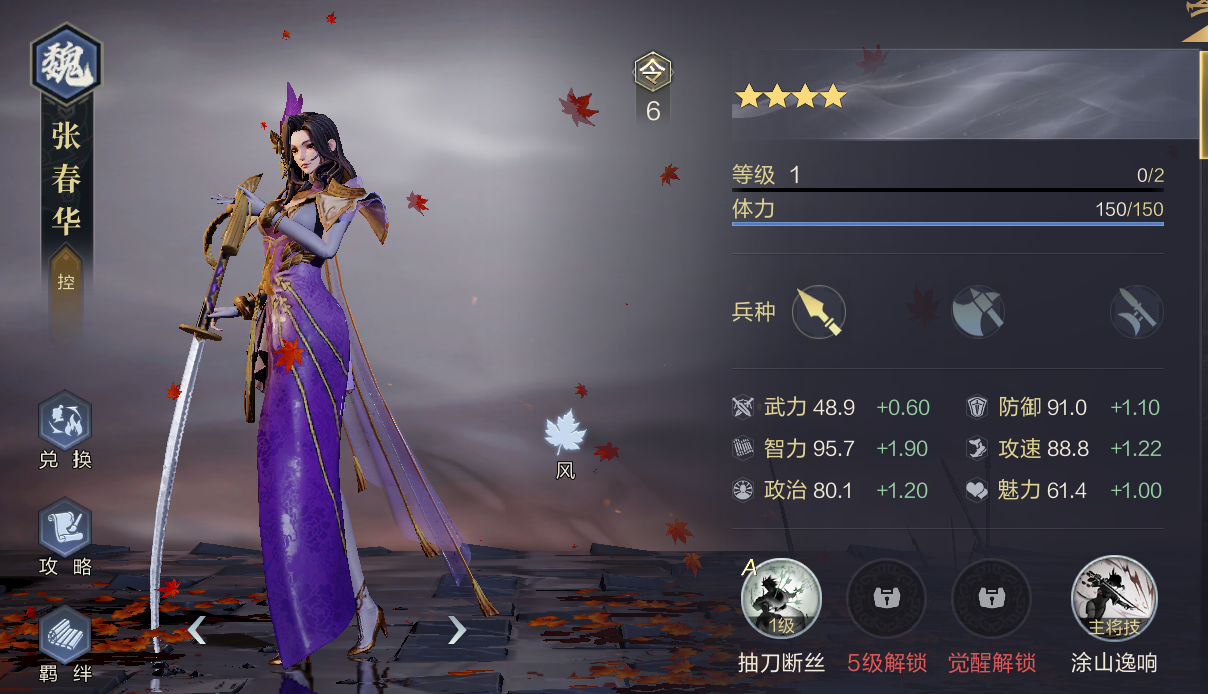The width and height of the screenshot is (1208, 694).
Task: Select the 涂山逸响 main general skill
Action: point(1114,599)
